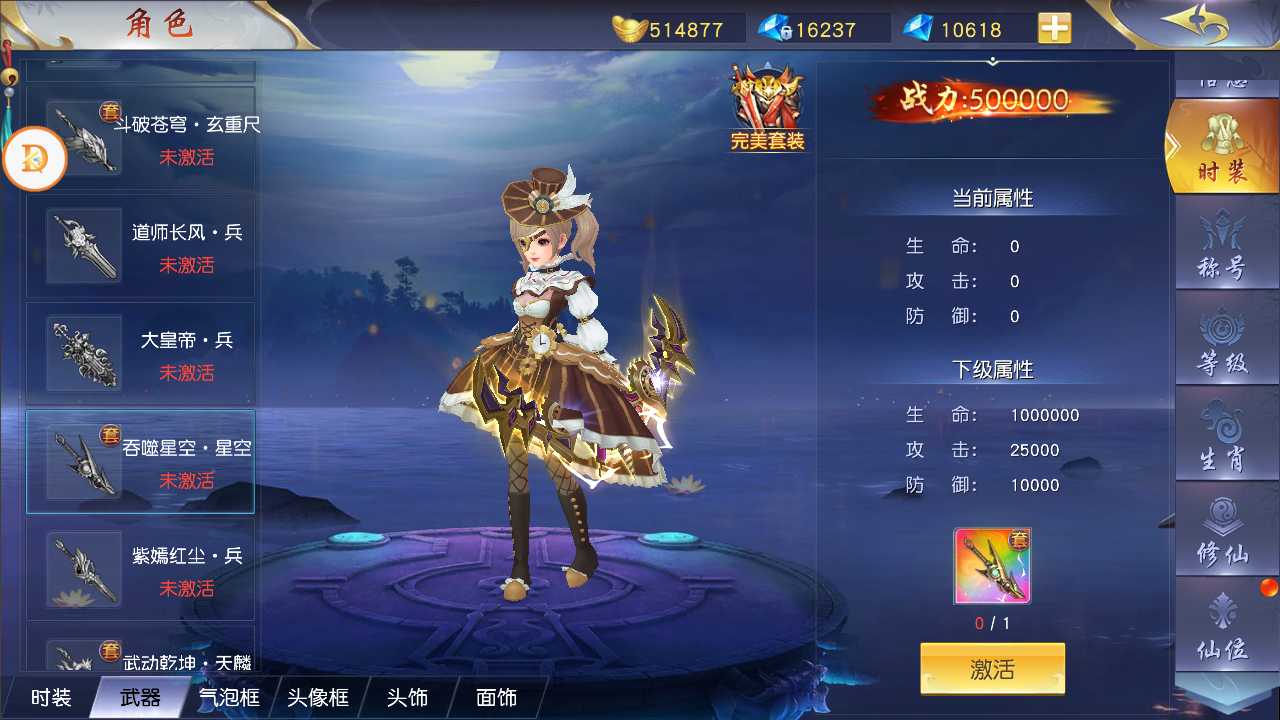The image size is (1280, 720).
Task: Open the 头像框 avatar frame tab
Action: (x=318, y=697)
